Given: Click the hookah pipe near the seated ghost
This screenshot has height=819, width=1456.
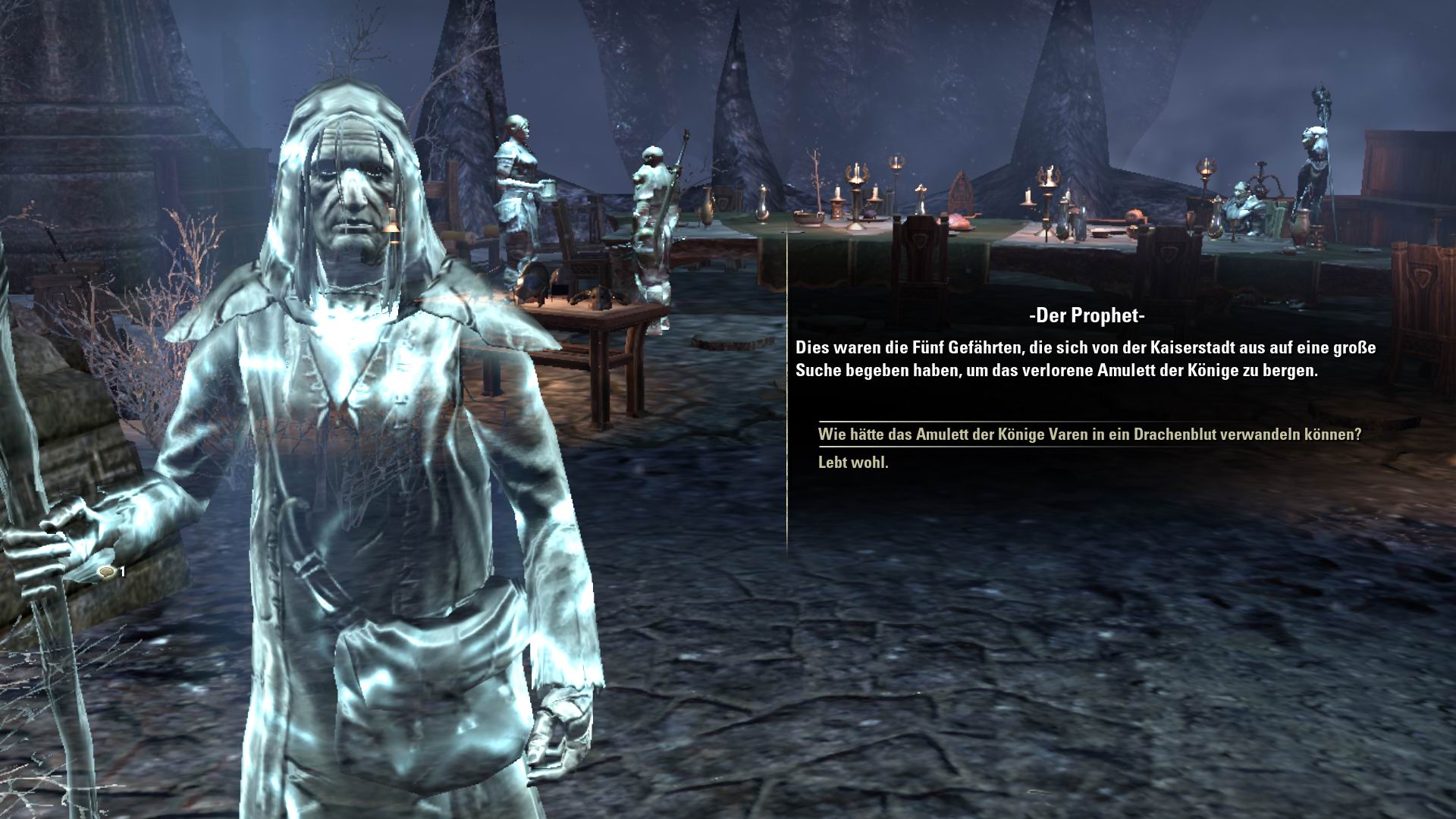Looking at the screenshot, I should tap(1261, 179).
